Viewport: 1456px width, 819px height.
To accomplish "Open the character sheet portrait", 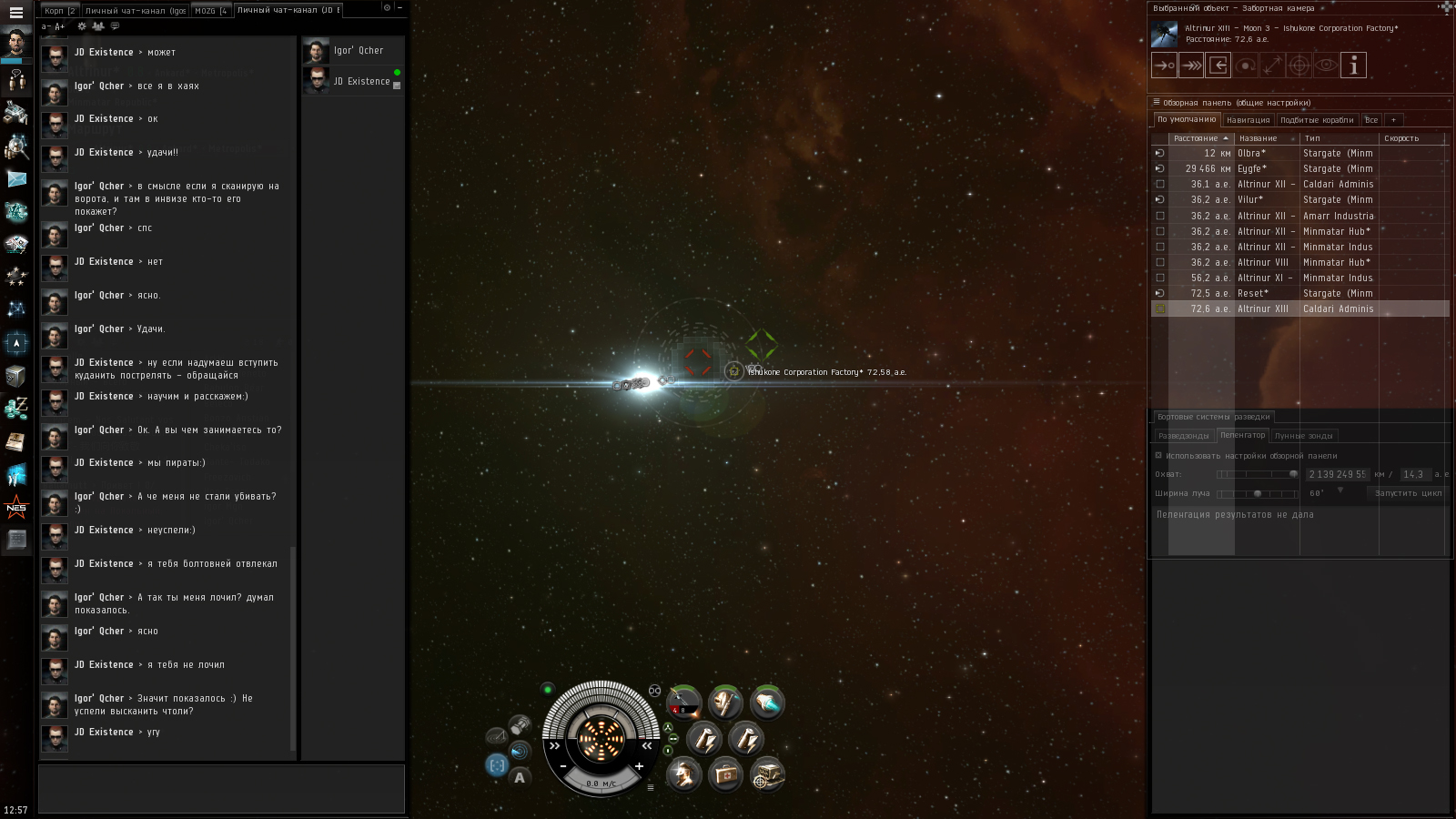I will point(16,41).
